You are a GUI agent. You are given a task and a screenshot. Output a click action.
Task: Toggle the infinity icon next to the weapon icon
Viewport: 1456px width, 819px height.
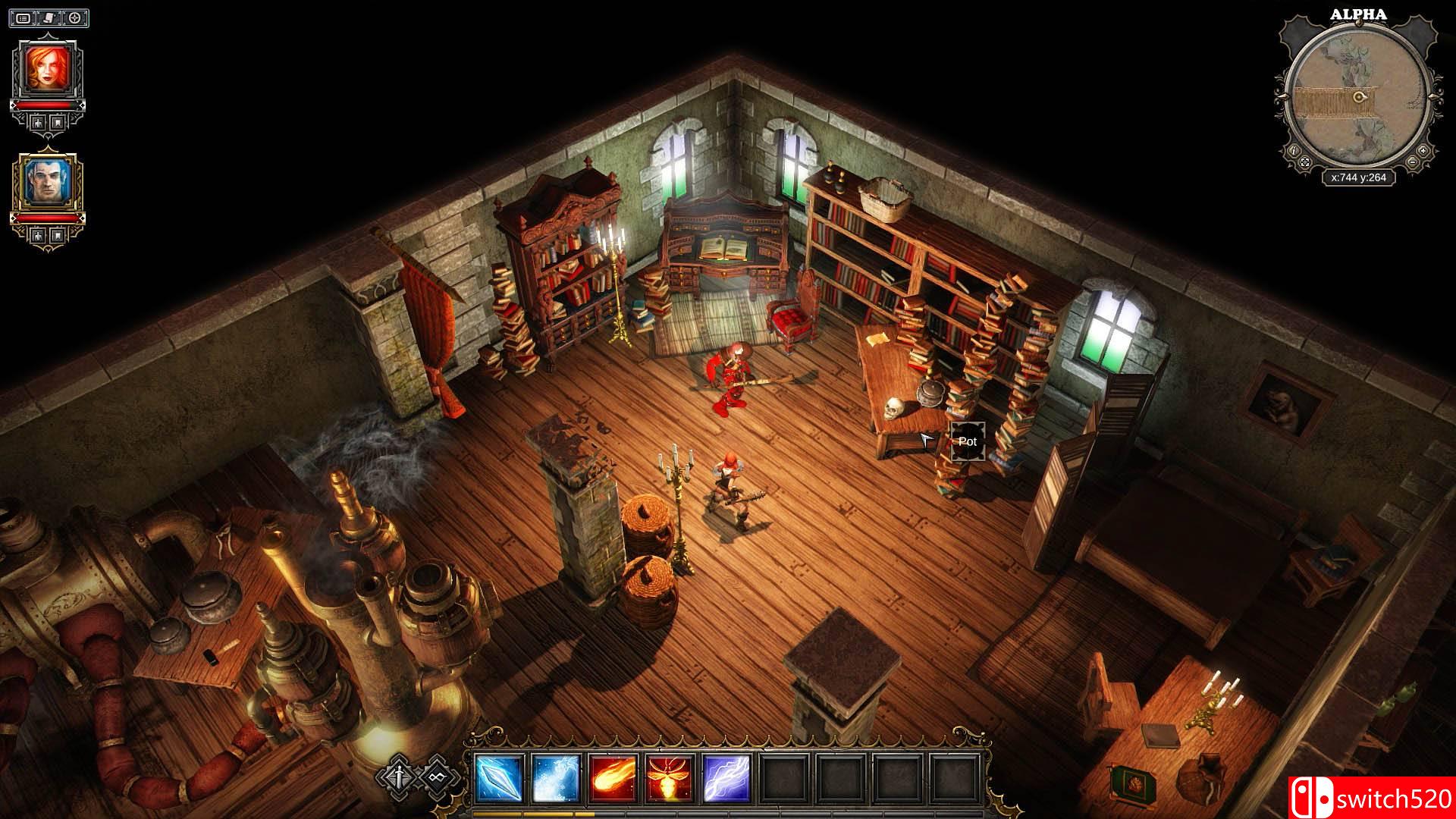coord(438,775)
